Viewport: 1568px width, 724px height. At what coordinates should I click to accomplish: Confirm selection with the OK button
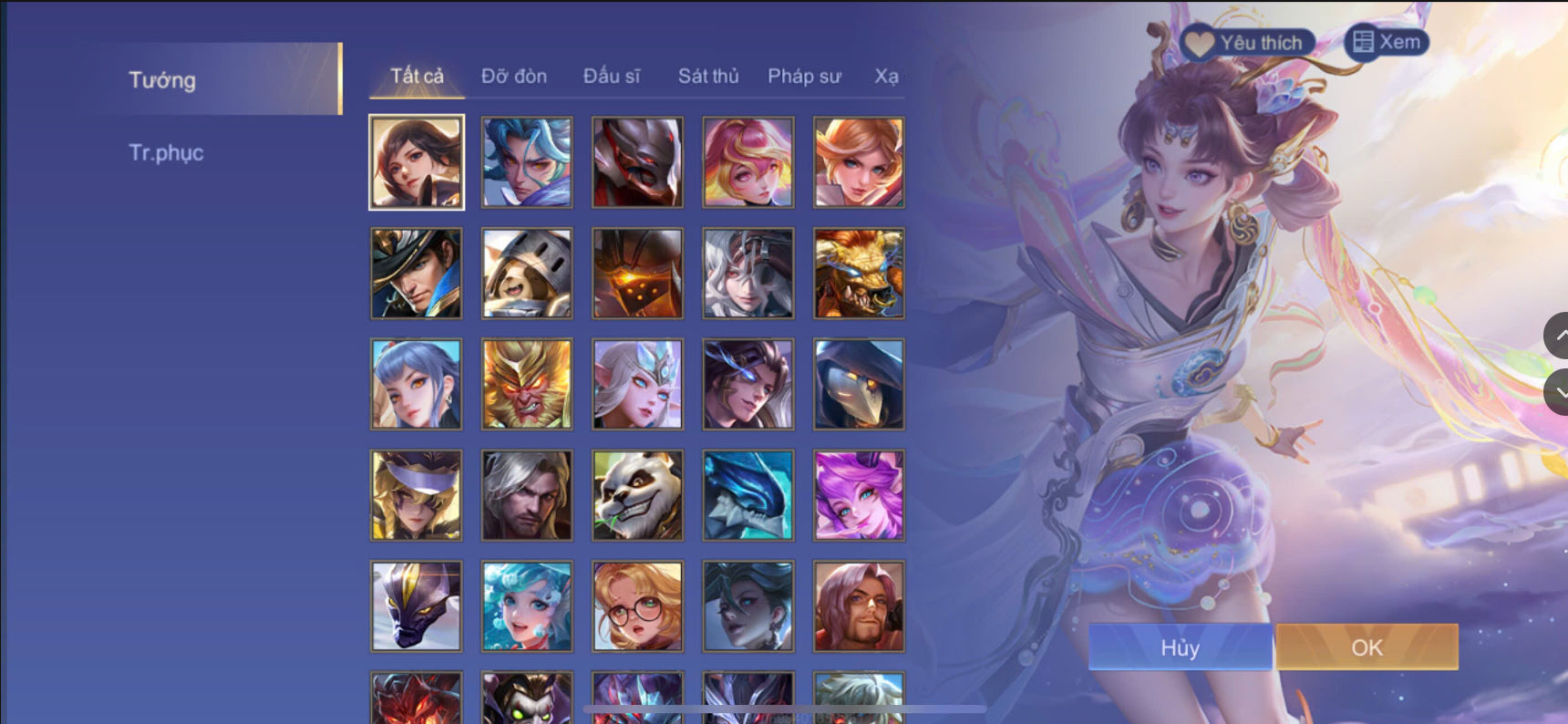[1367, 647]
